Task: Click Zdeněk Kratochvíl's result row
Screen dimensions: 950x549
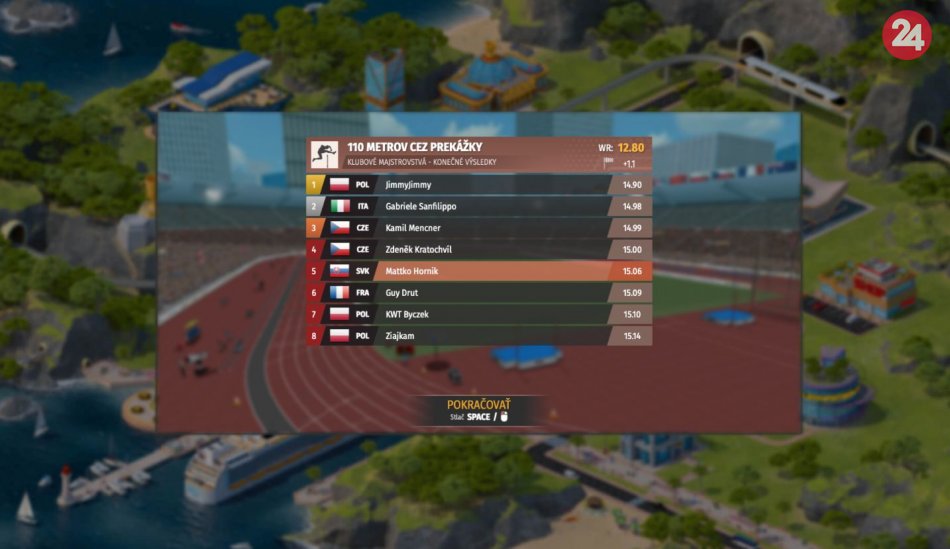Action: click(480, 249)
